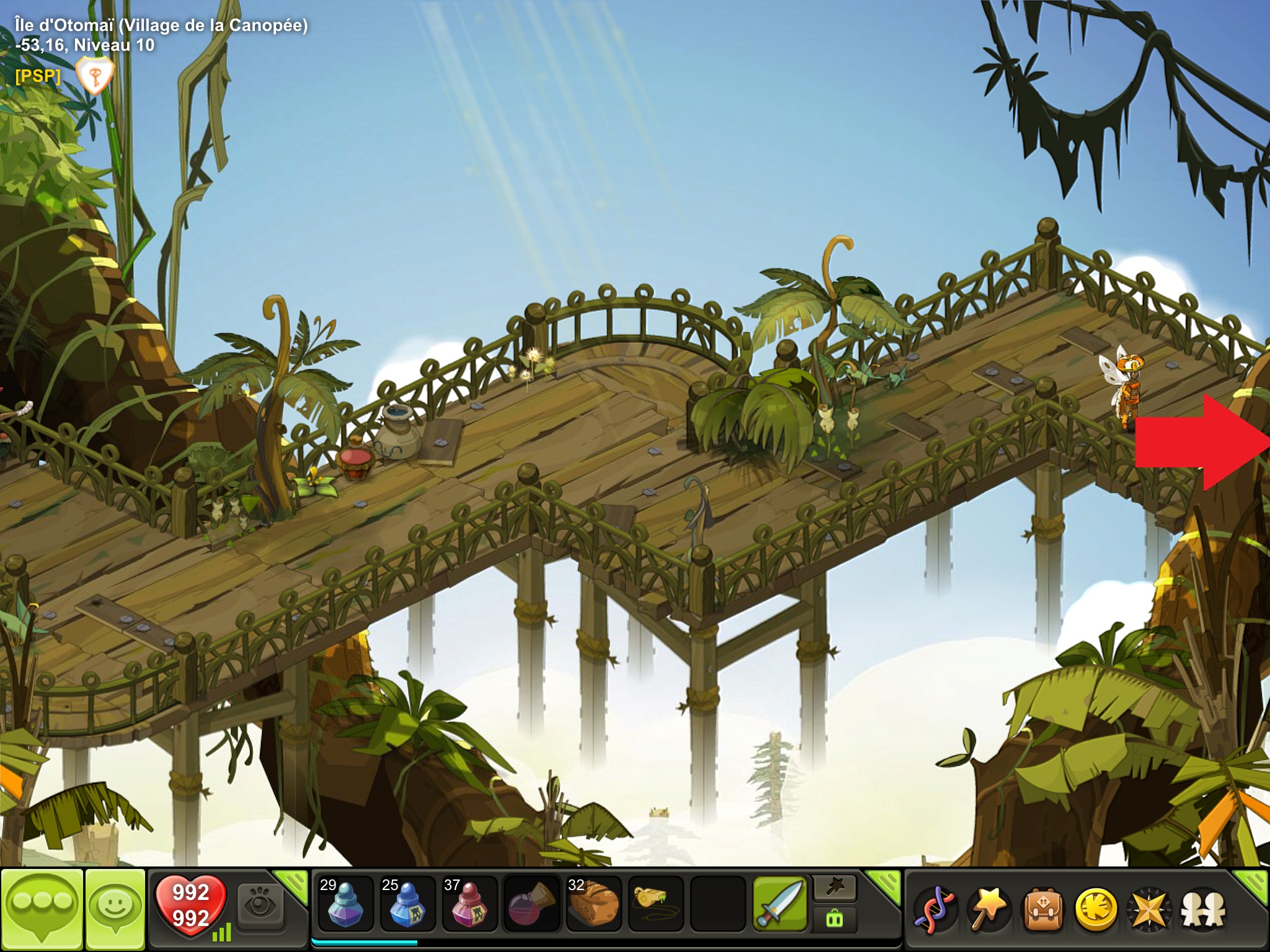The image size is (1270, 952).
Task: Open the DNA helix characteristics menu
Action: pyautogui.click(x=936, y=909)
